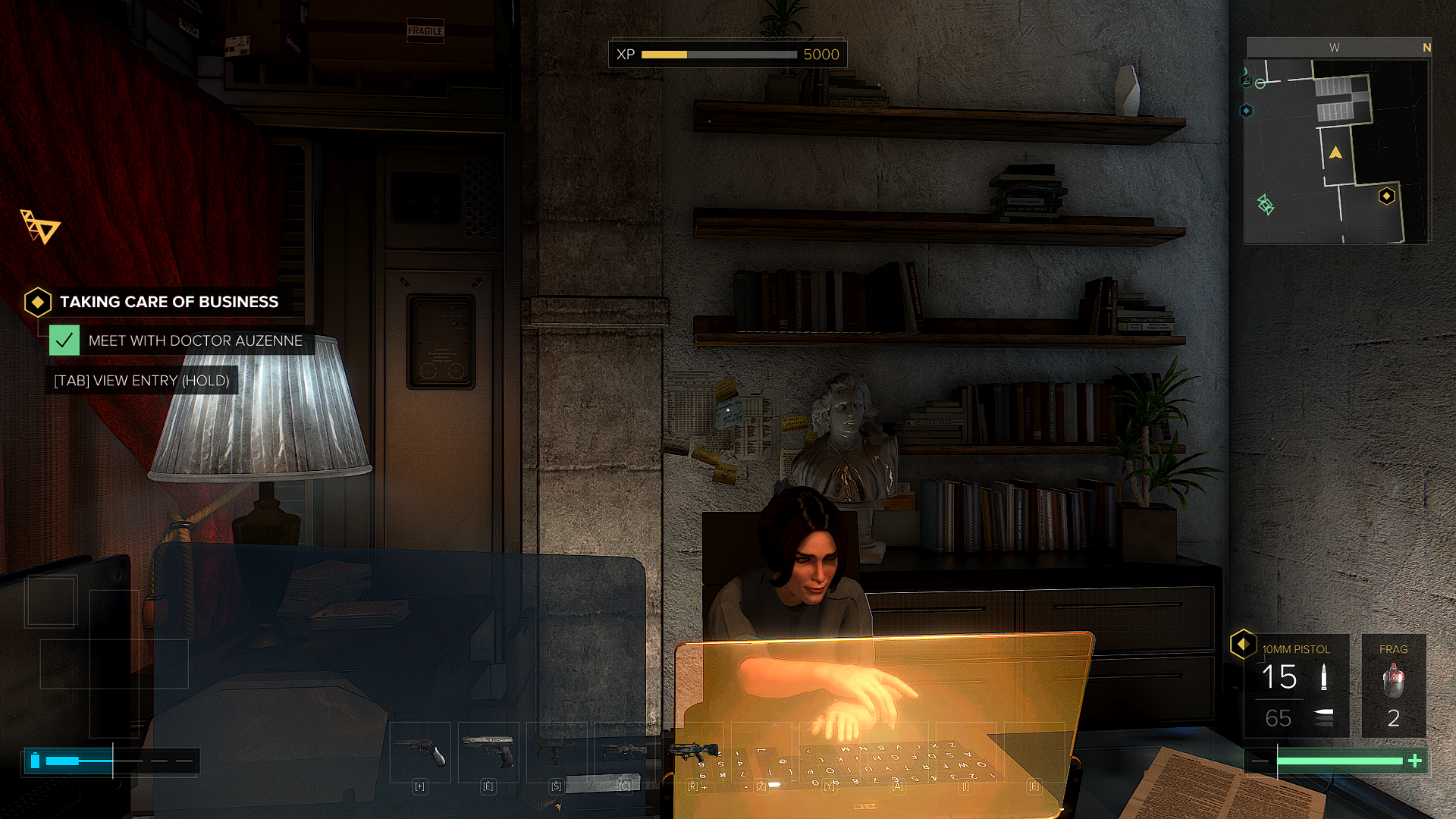The image size is (1456, 819).
Task: Select the 10MM Pistol weapon panel
Action: (1296, 686)
